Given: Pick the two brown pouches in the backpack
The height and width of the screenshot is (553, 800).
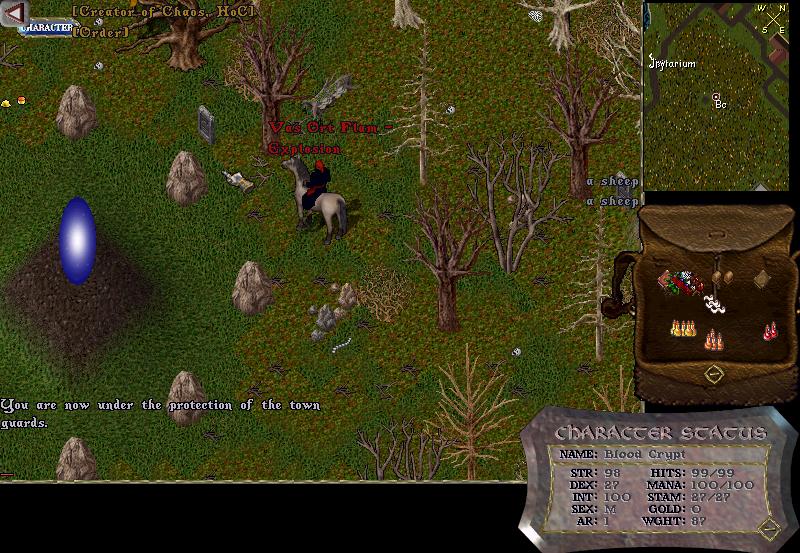Looking at the screenshot, I should (722, 276).
